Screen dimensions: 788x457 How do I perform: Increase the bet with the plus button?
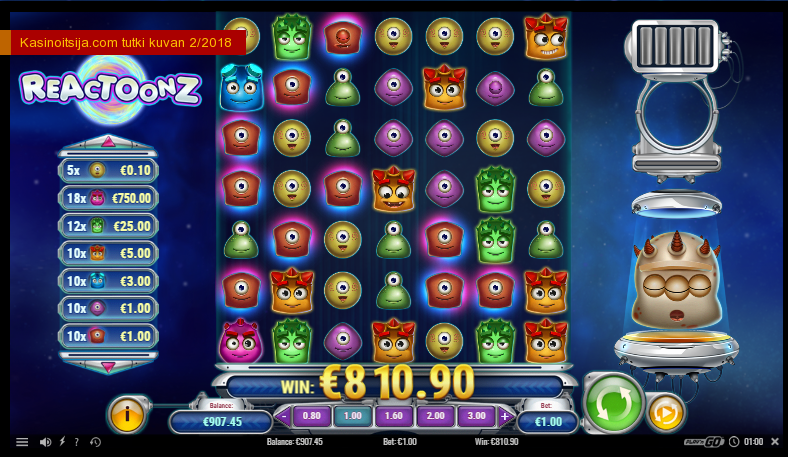504,416
